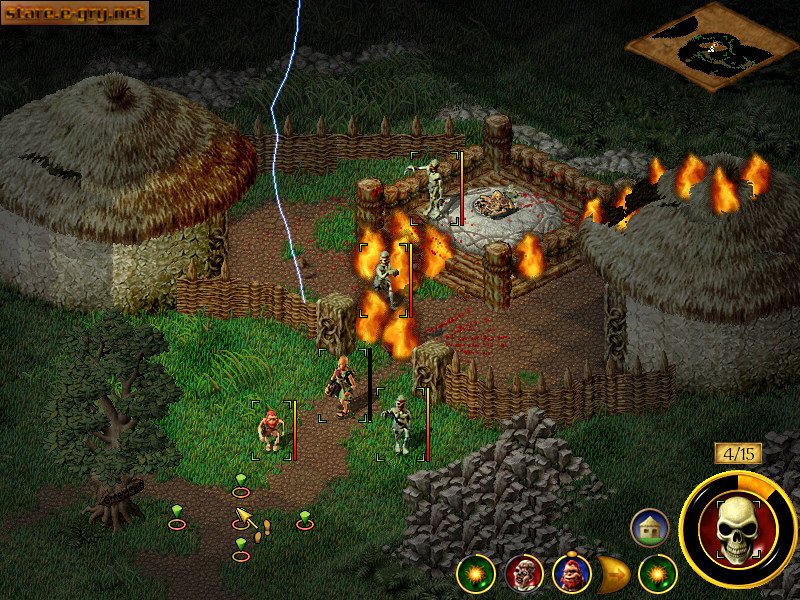Click the golden arrow button
Screen dimensions: 800x600
(x=613, y=574)
